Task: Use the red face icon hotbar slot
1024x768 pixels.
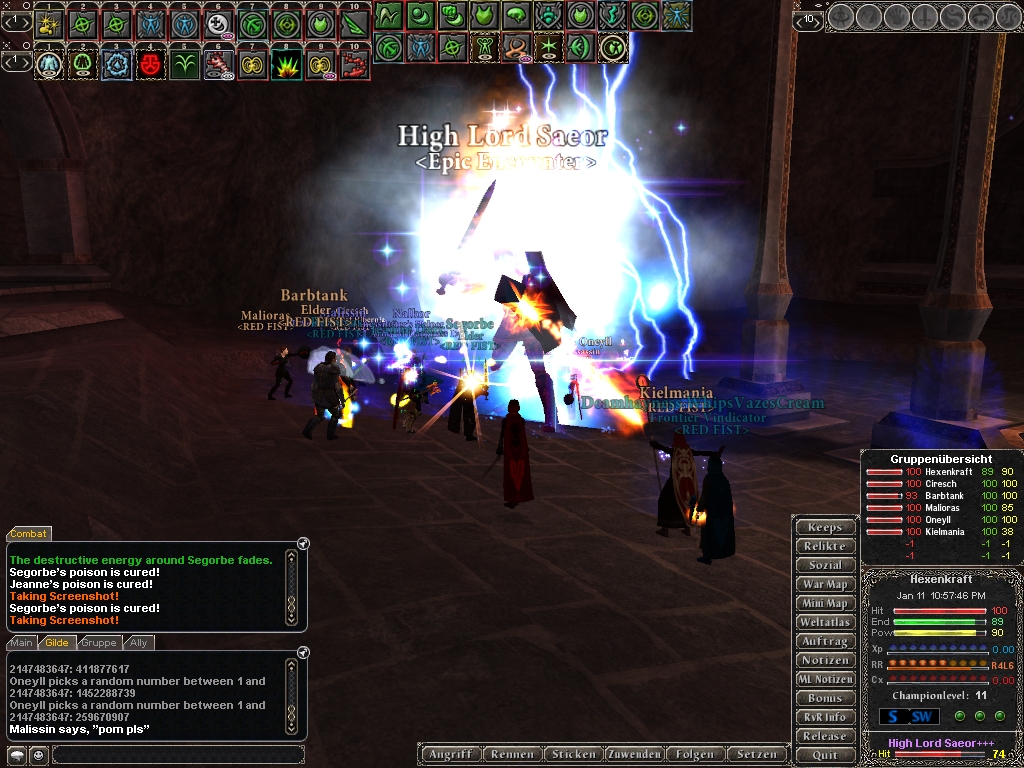Action: pyautogui.click(x=150, y=64)
